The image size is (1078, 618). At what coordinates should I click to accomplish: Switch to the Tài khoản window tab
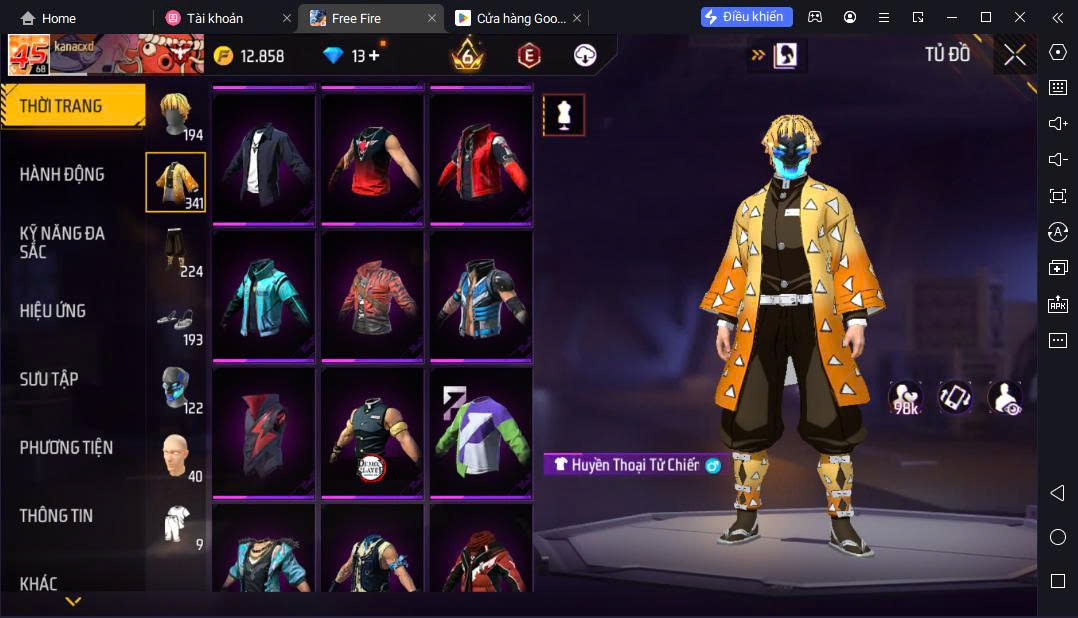[x=213, y=18]
